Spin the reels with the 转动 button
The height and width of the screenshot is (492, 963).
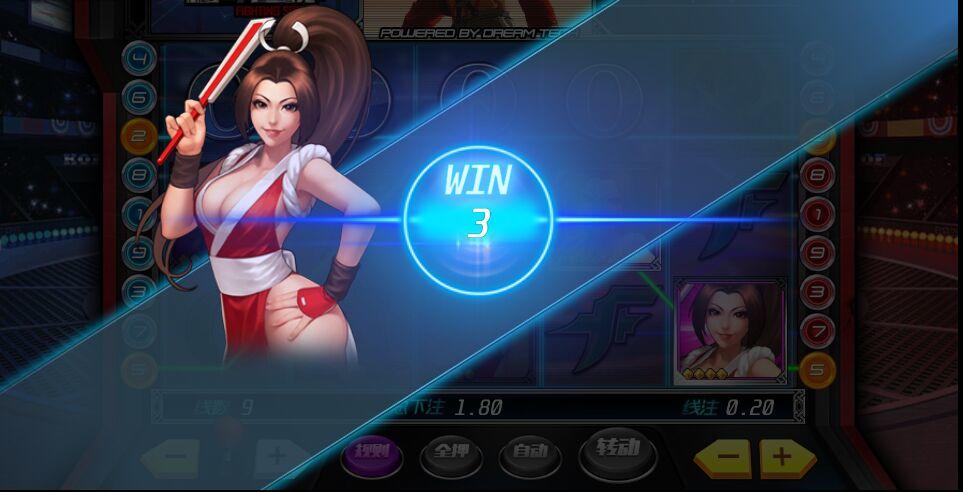(x=617, y=450)
